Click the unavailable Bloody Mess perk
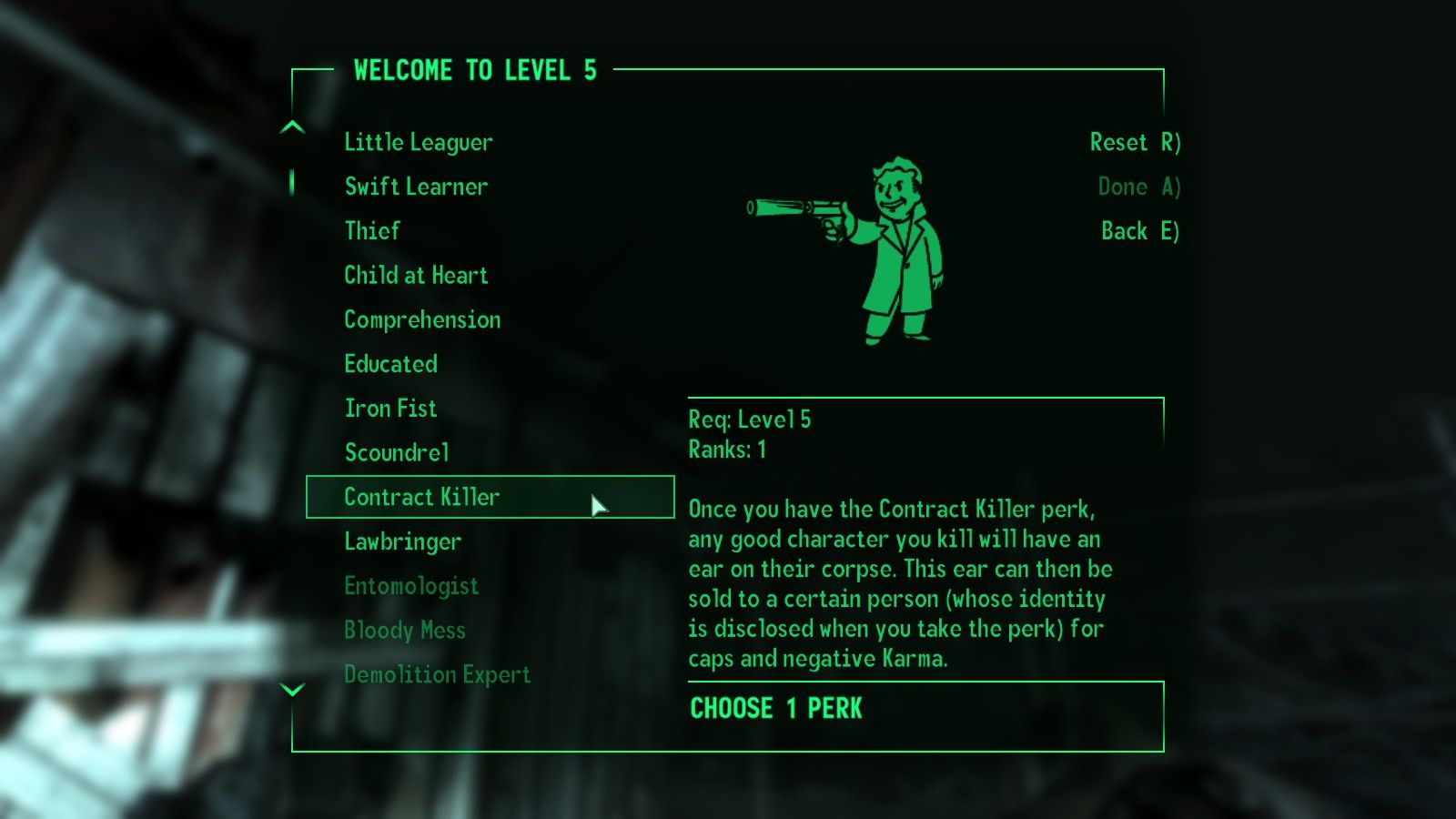Viewport: 1456px width, 819px height. point(404,630)
